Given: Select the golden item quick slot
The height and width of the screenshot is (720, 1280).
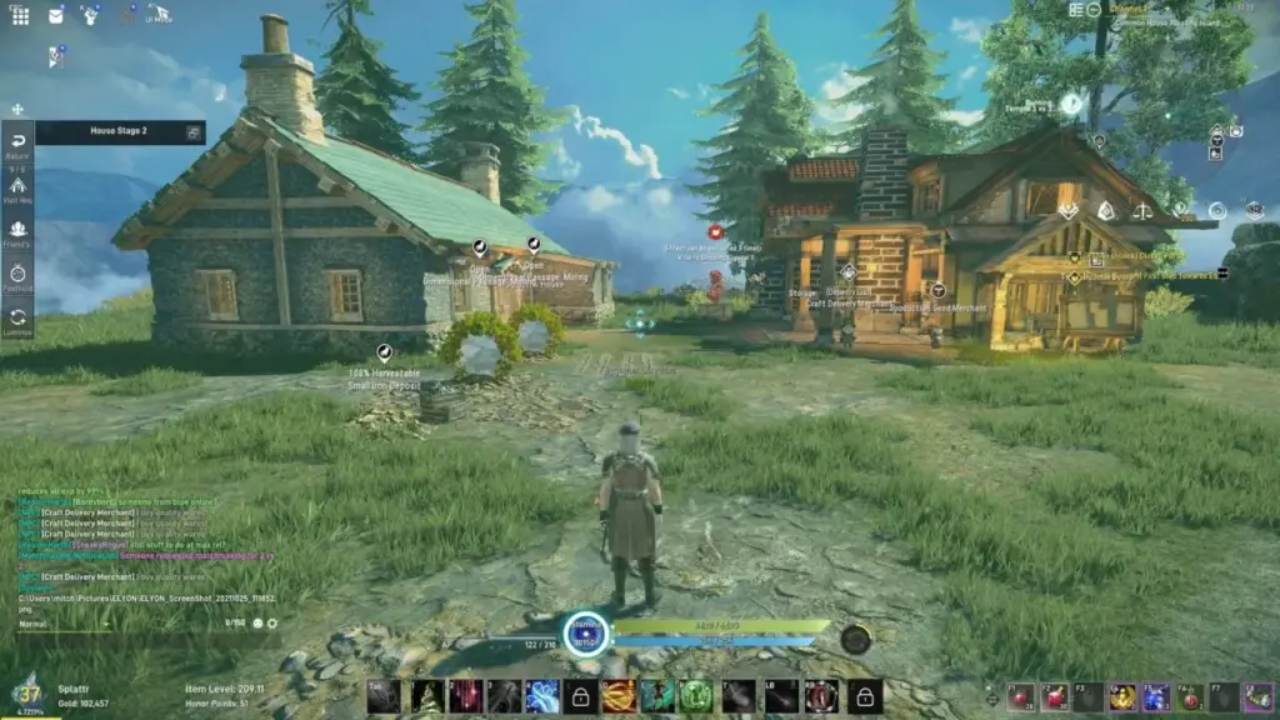Looking at the screenshot, I should click(x=1123, y=697).
